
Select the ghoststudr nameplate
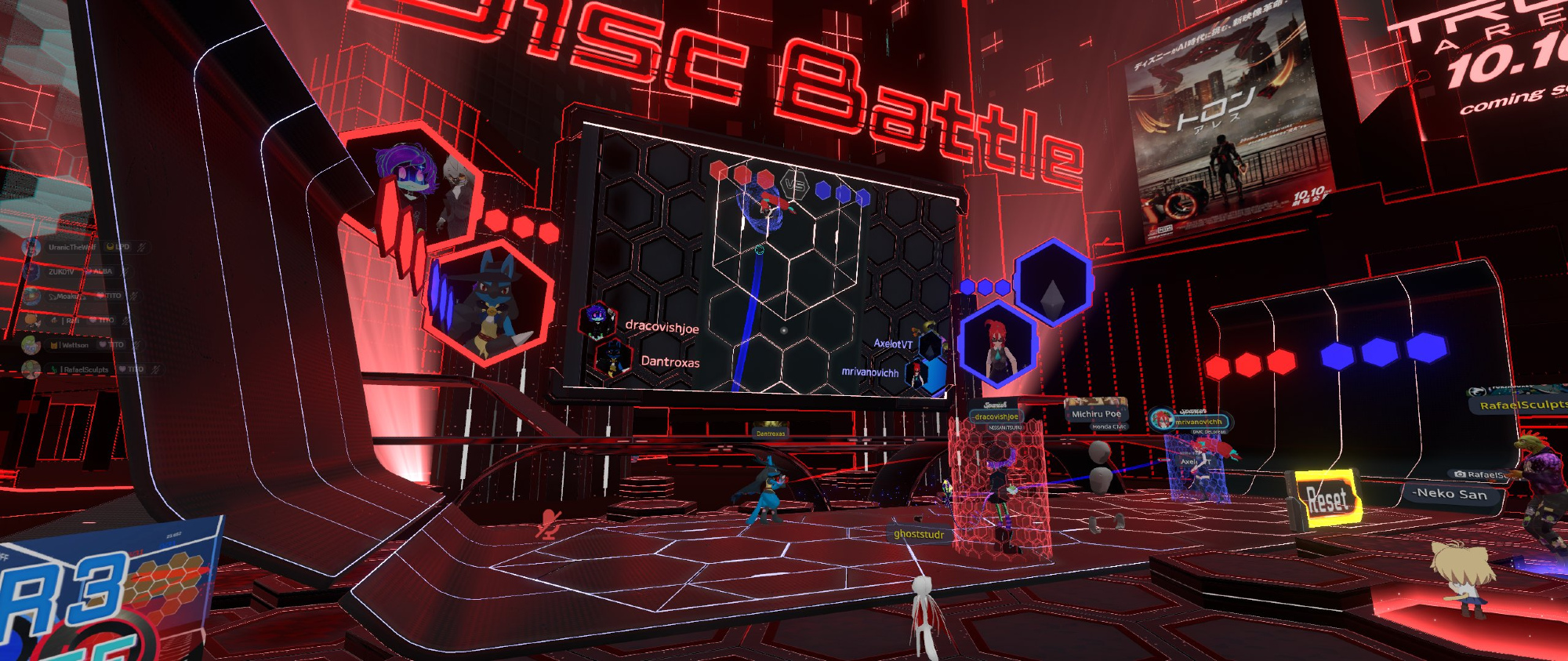pyautogui.click(x=919, y=534)
